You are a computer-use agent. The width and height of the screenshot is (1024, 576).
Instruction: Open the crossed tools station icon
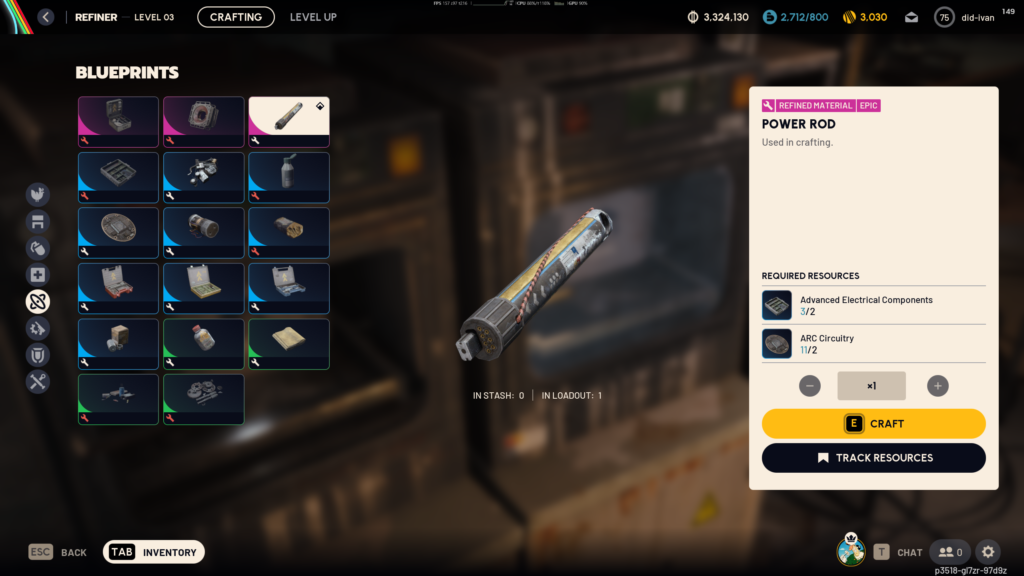38,381
